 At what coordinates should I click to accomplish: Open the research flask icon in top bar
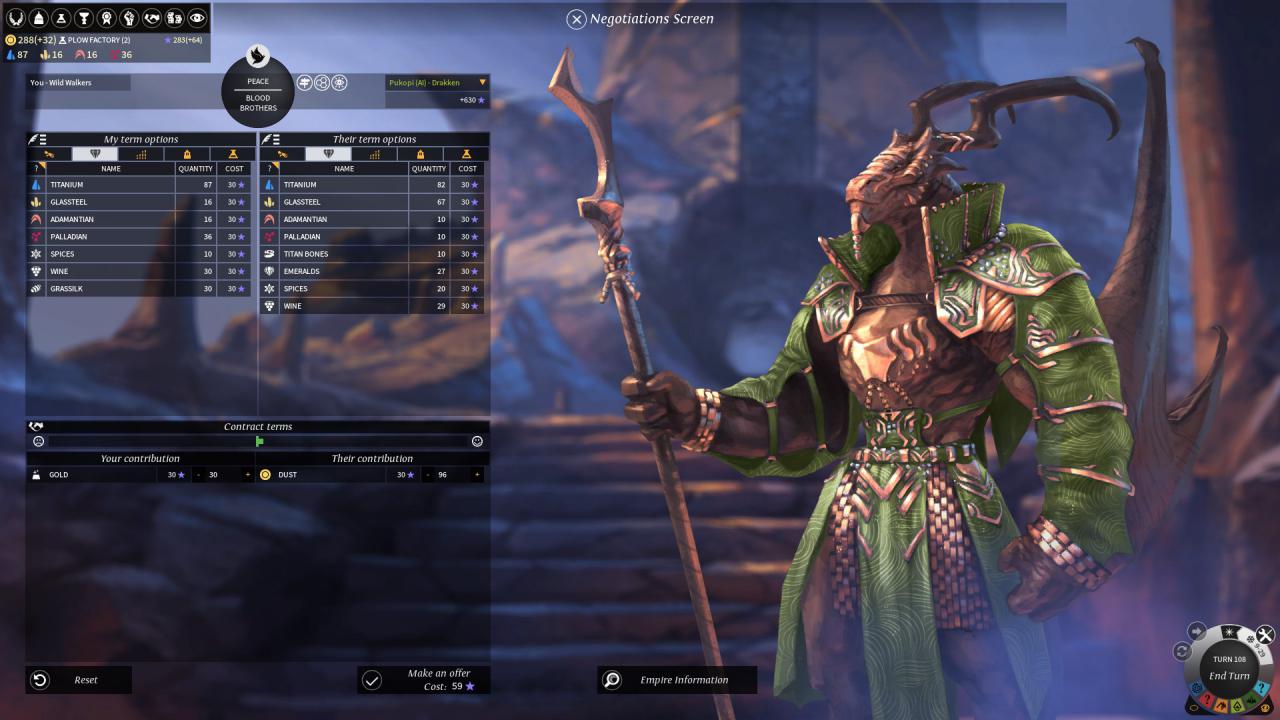click(62, 18)
